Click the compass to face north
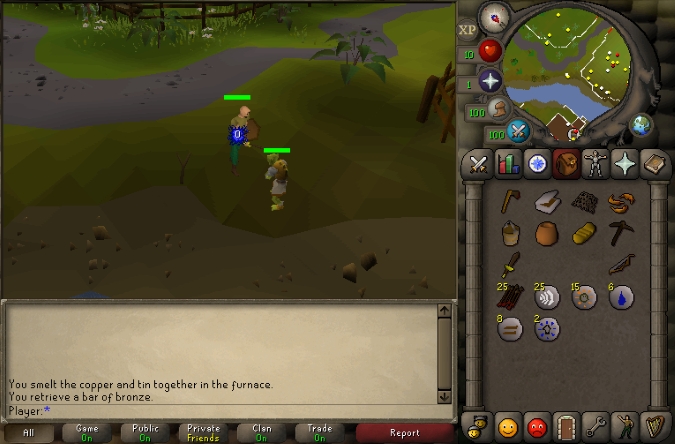Screen dimensions: 675x444 [492, 17]
